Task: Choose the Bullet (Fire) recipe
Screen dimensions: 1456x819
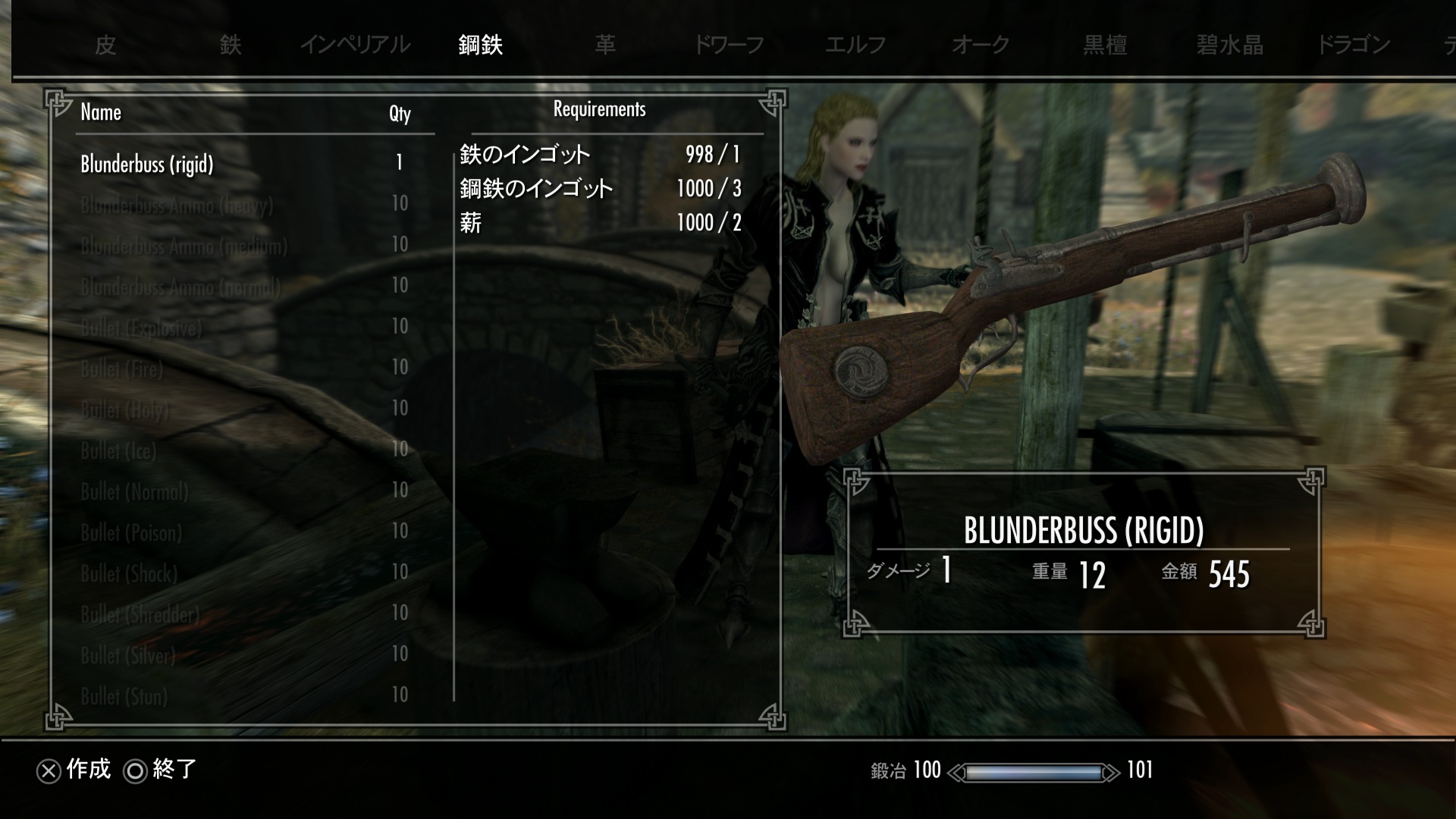Action: tap(122, 369)
